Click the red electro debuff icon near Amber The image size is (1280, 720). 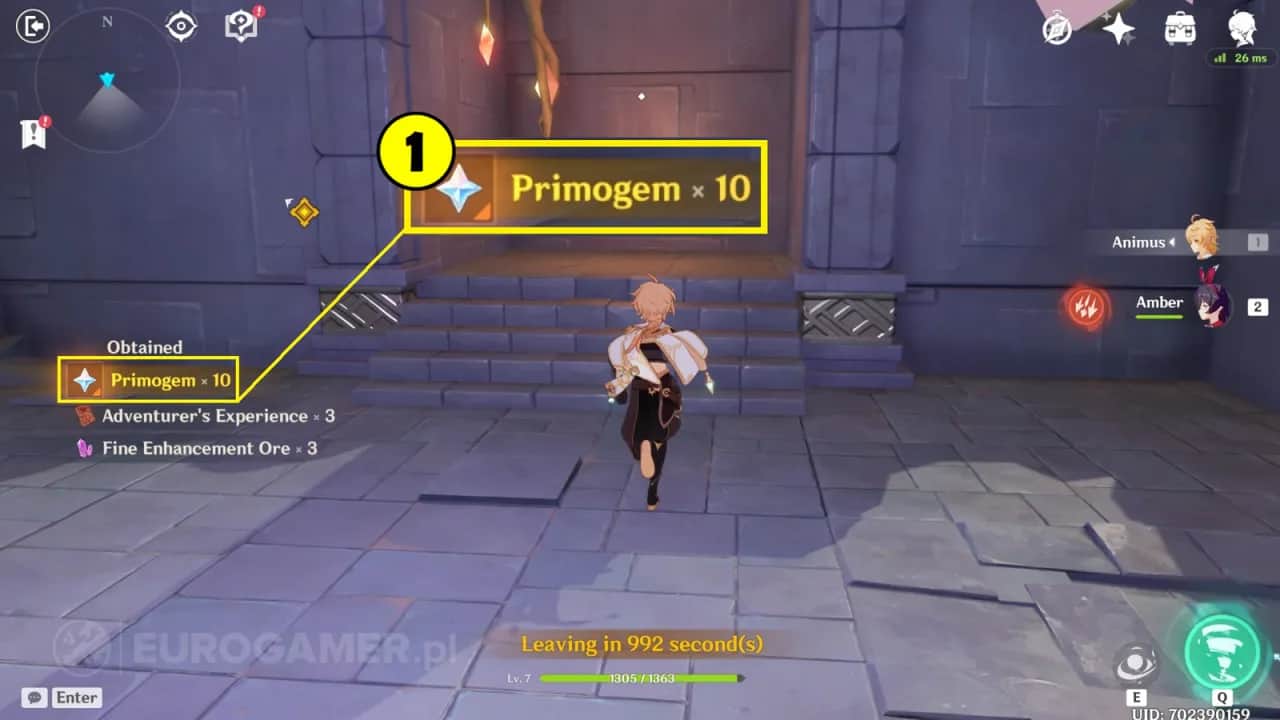(1088, 308)
